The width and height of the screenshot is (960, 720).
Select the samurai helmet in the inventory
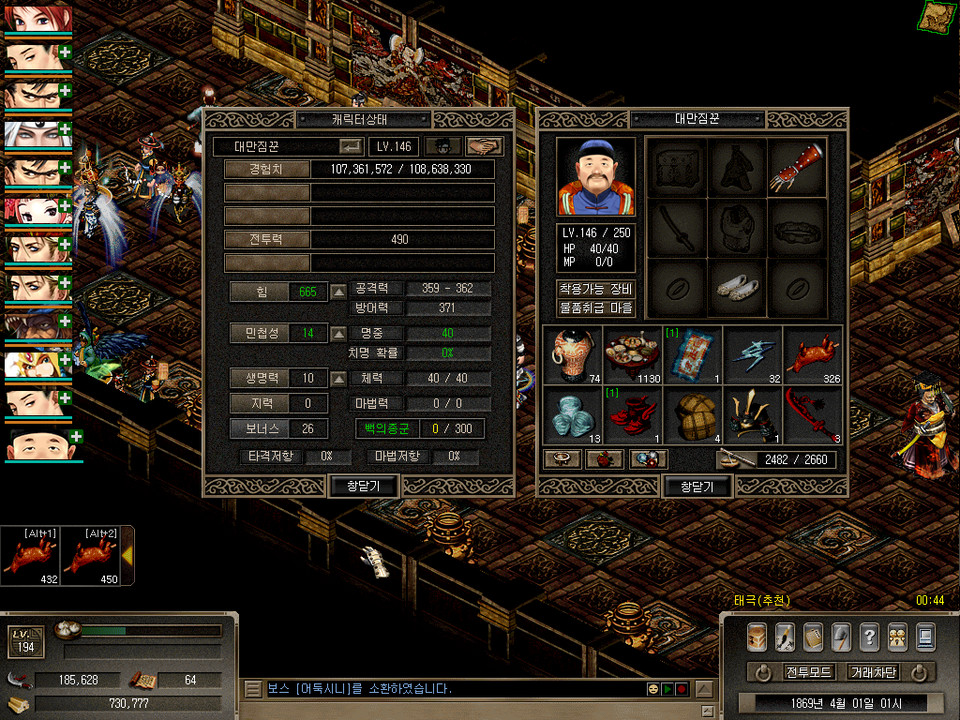pyautogui.click(x=753, y=414)
